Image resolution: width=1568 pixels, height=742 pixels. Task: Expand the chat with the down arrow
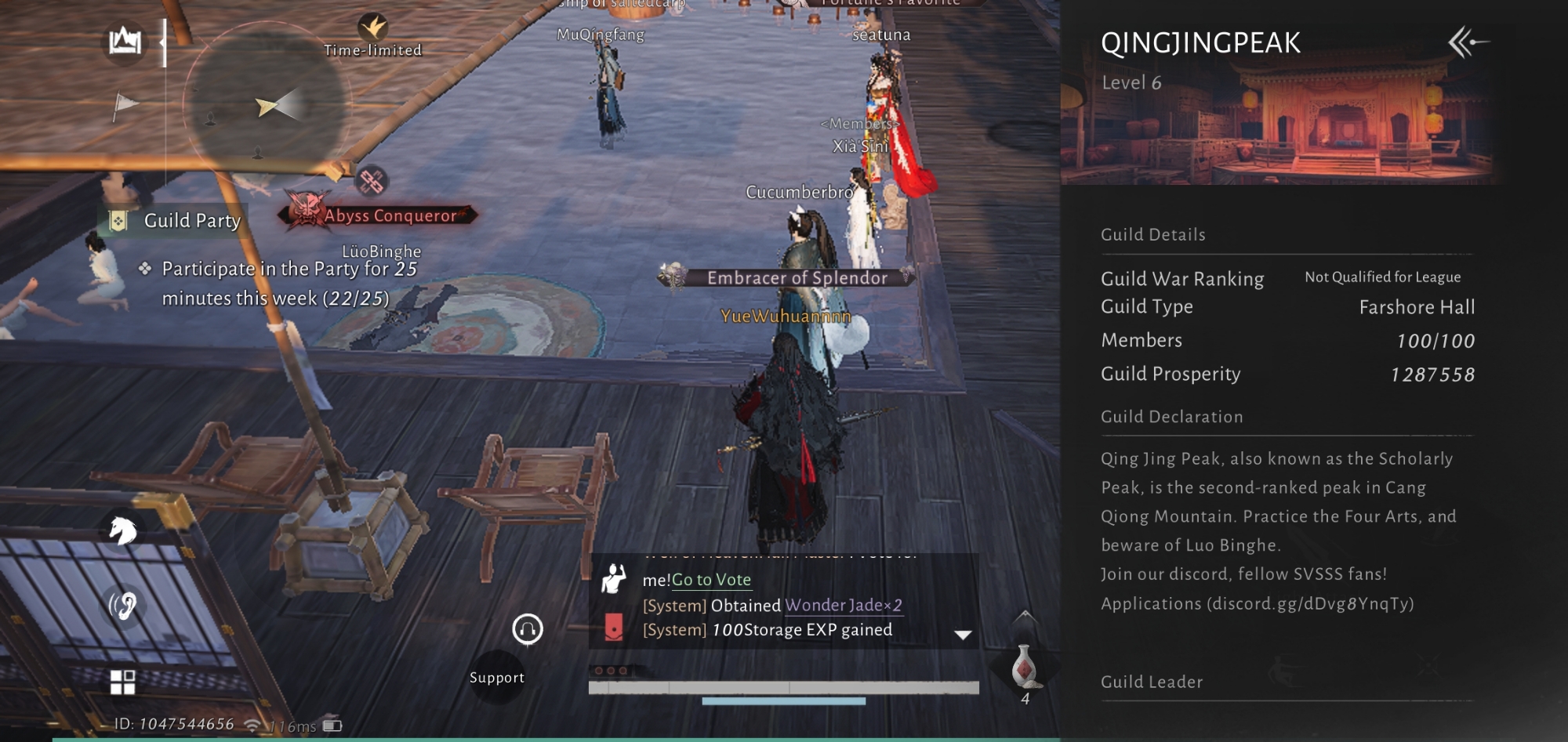(963, 635)
